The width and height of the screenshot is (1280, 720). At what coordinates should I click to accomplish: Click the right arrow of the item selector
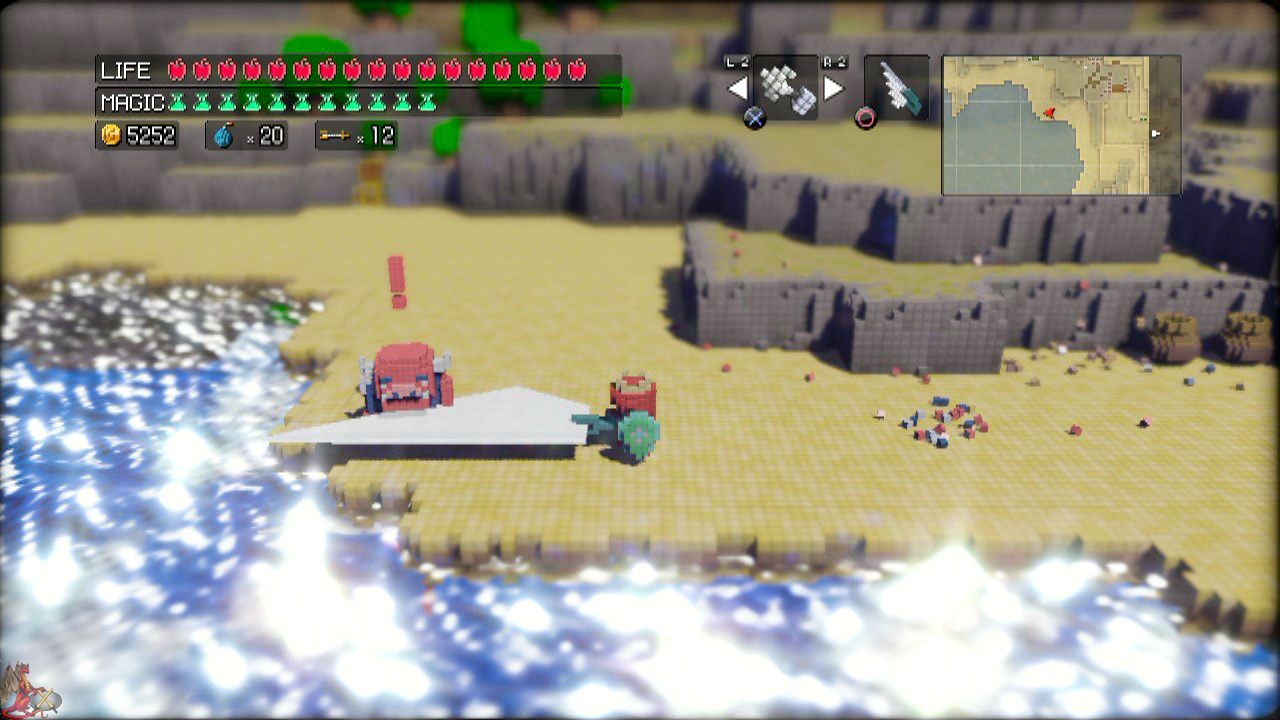point(833,89)
